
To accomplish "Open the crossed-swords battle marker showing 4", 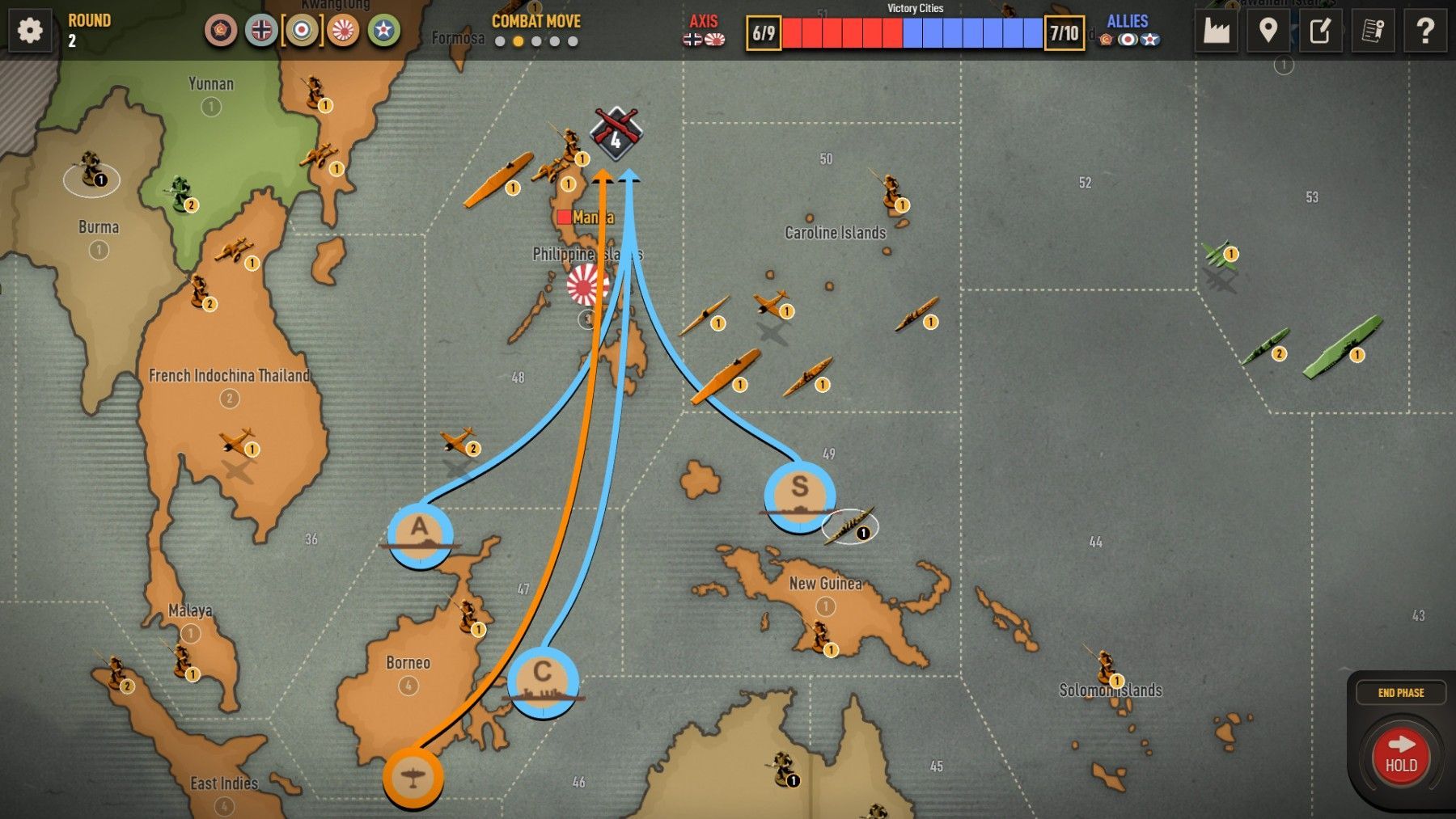I will point(616,133).
